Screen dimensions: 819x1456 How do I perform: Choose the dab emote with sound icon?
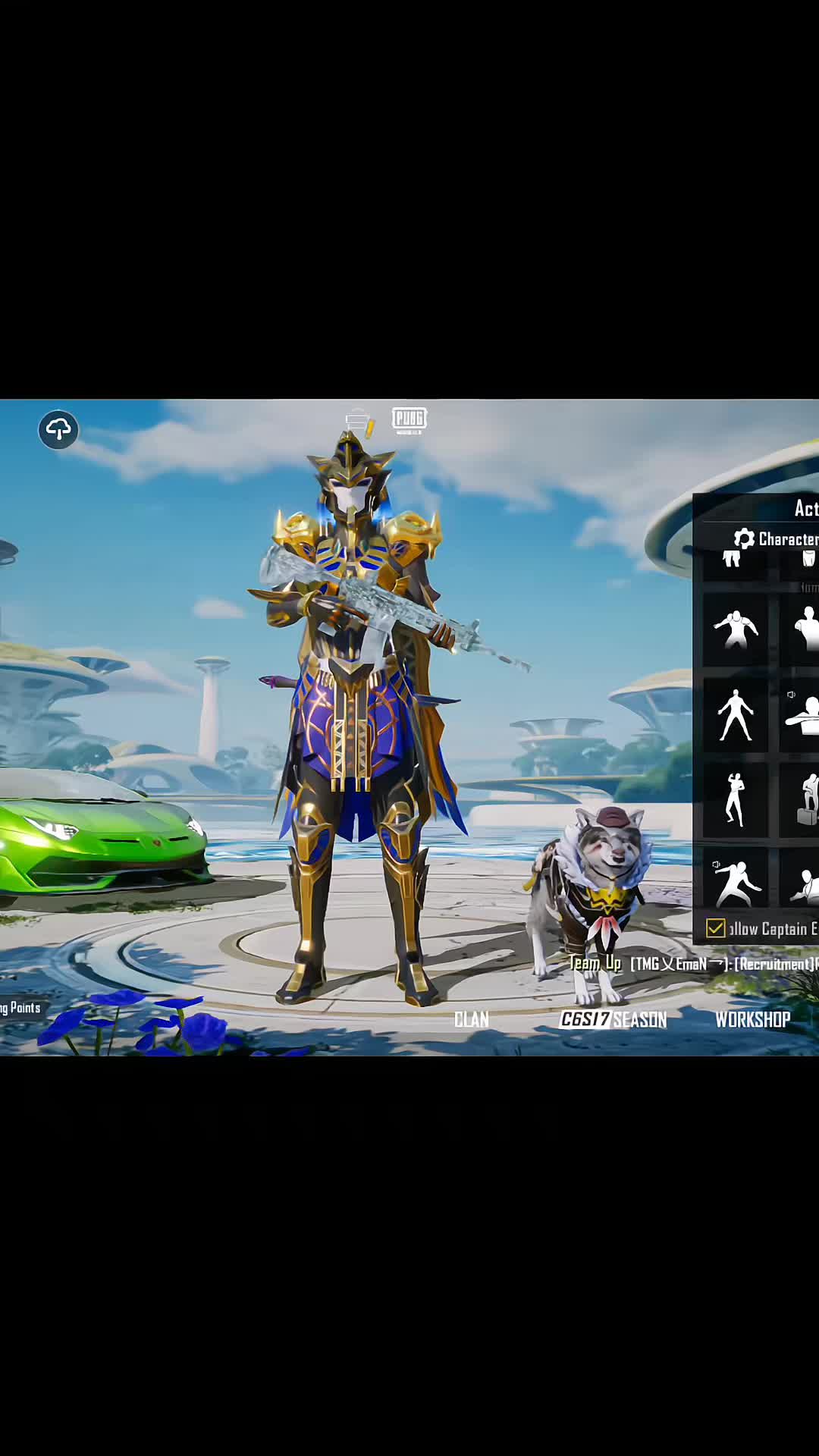click(x=804, y=714)
